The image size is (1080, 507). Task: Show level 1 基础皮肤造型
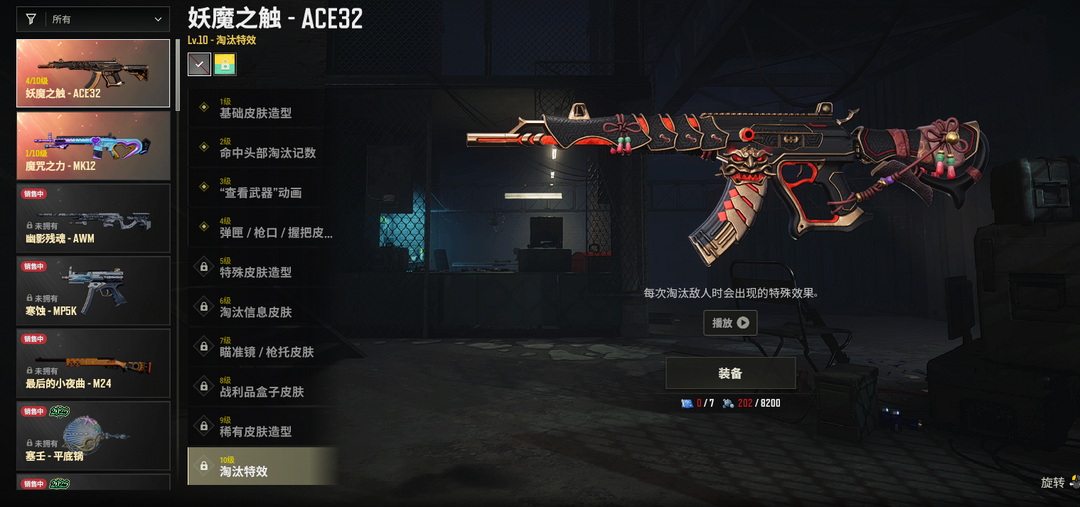coord(262,108)
